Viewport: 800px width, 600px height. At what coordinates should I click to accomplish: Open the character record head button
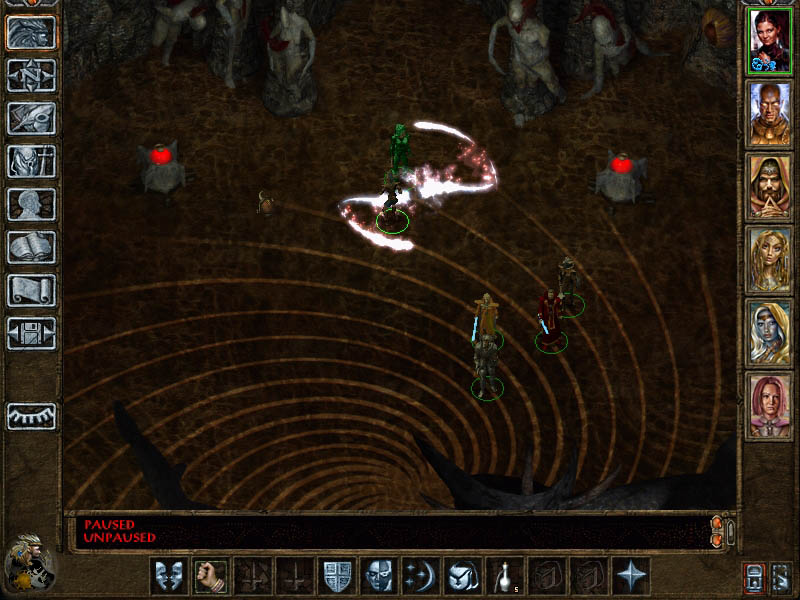pyautogui.click(x=31, y=204)
